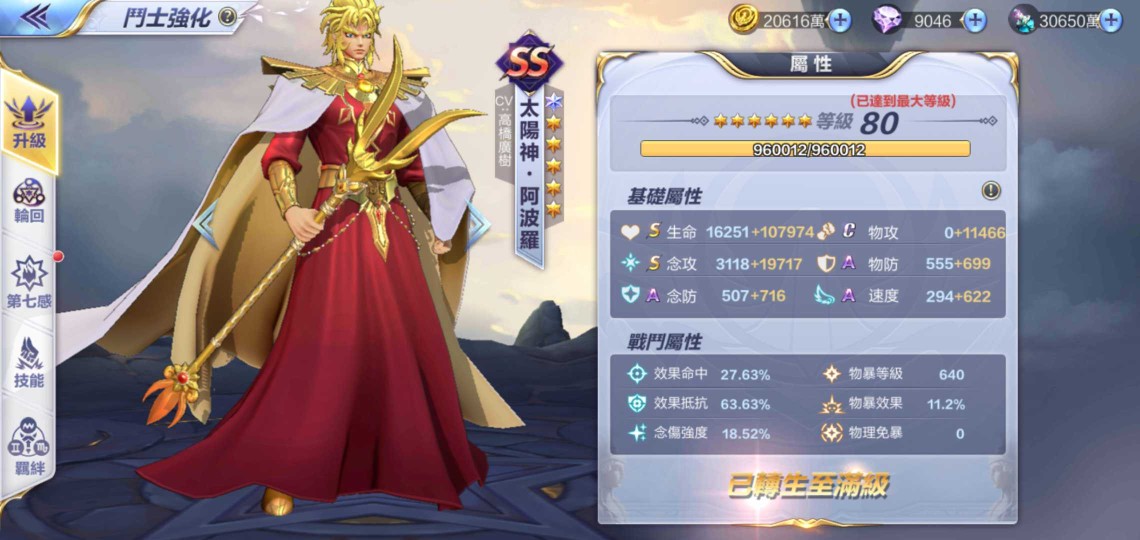Open the 輪回 tab
Image resolution: width=1140 pixels, height=540 pixels.
pos(29,200)
